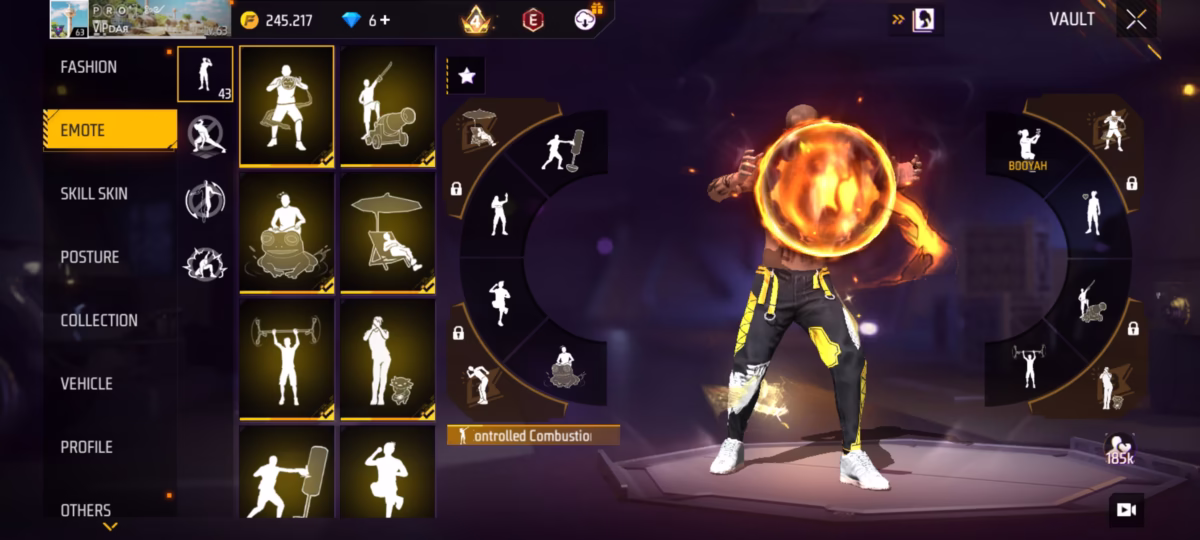The height and width of the screenshot is (540, 1200).
Task: Open the Fashion category
Action: pyautogui.click(x=89, y=67)
